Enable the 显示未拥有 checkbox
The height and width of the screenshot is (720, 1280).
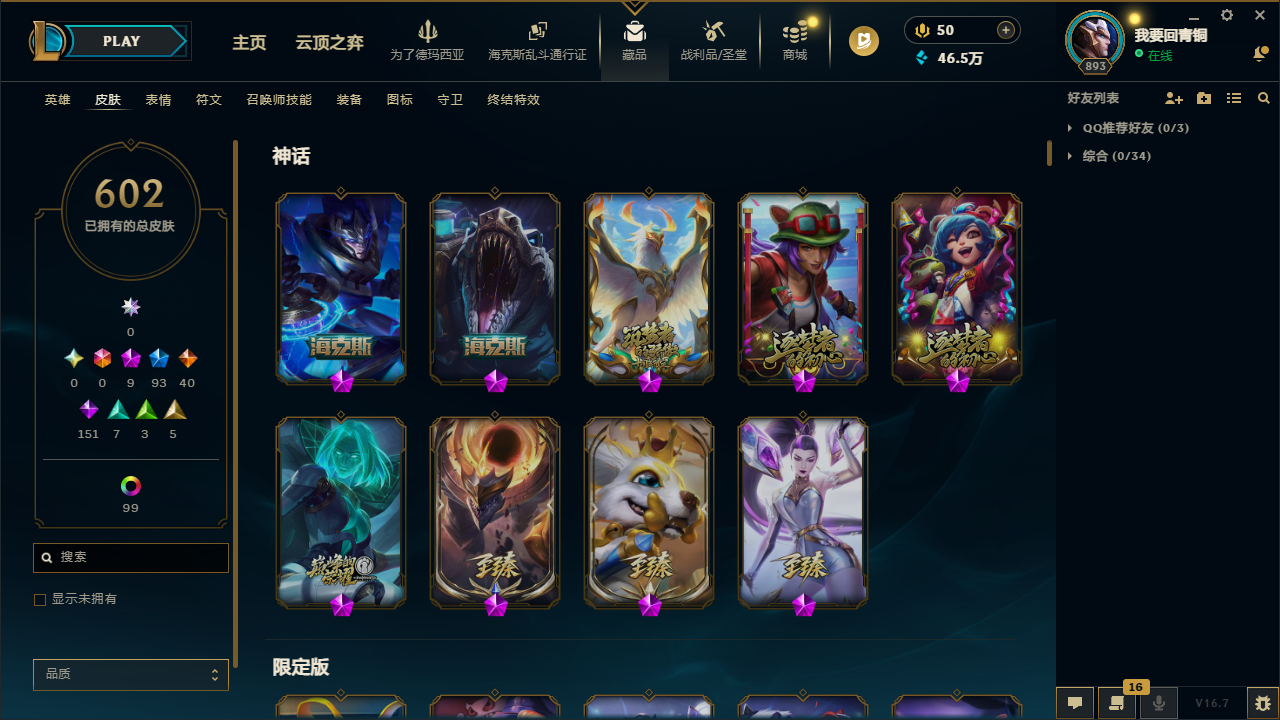40,599
